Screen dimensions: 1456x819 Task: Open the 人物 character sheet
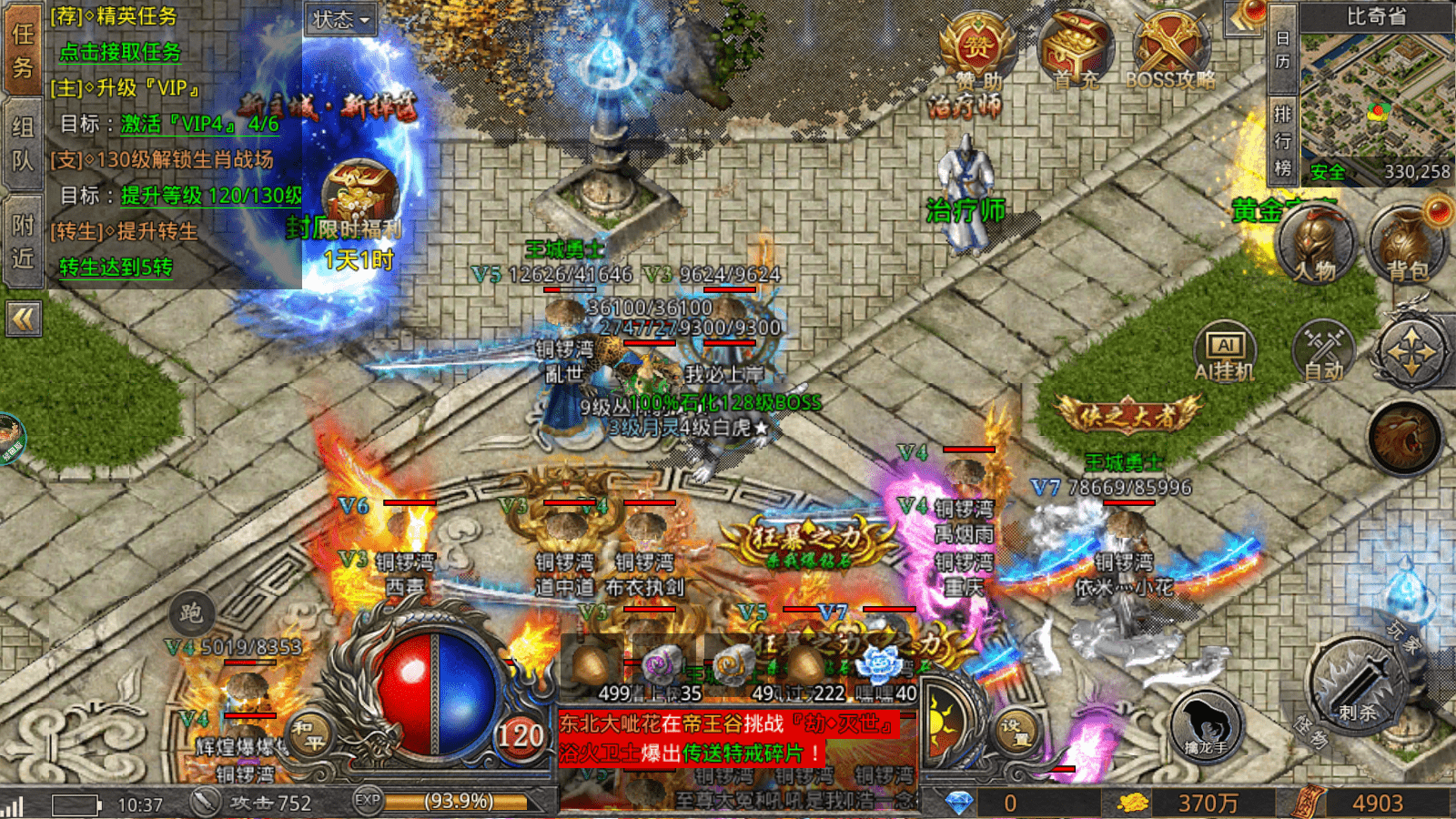1315,244
